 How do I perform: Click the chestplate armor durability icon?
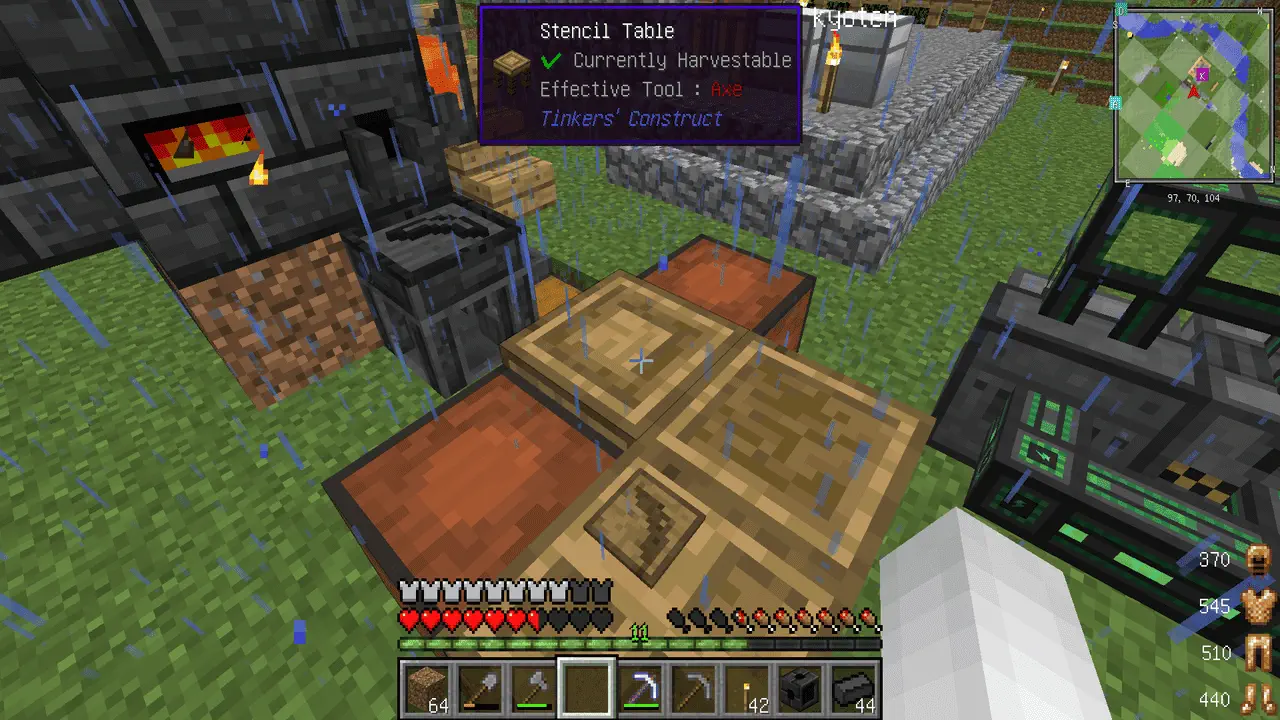(x=1256, y=606)
